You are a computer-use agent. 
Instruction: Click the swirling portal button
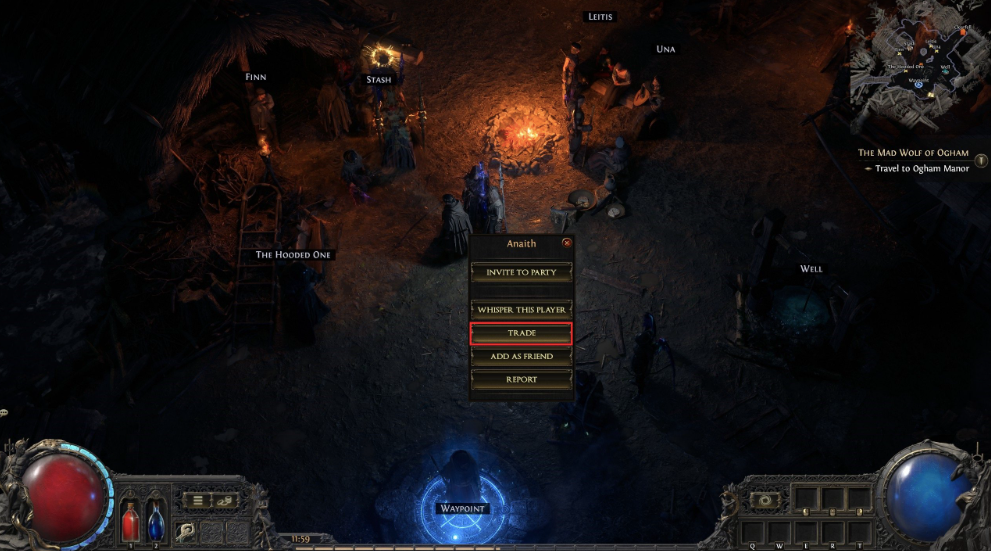click(x=766, y=499)
